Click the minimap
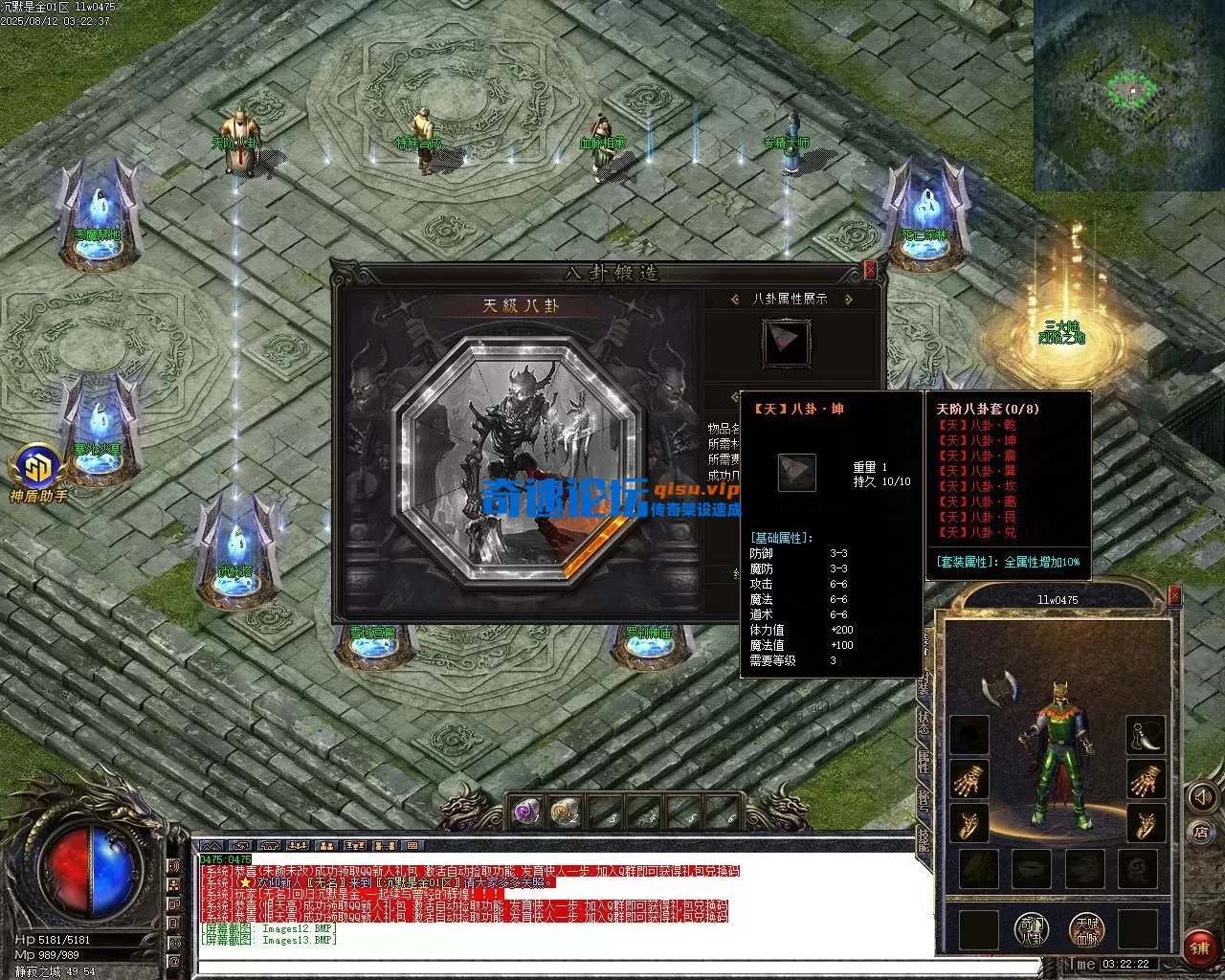1225x980 pixels. [1128, 96]
